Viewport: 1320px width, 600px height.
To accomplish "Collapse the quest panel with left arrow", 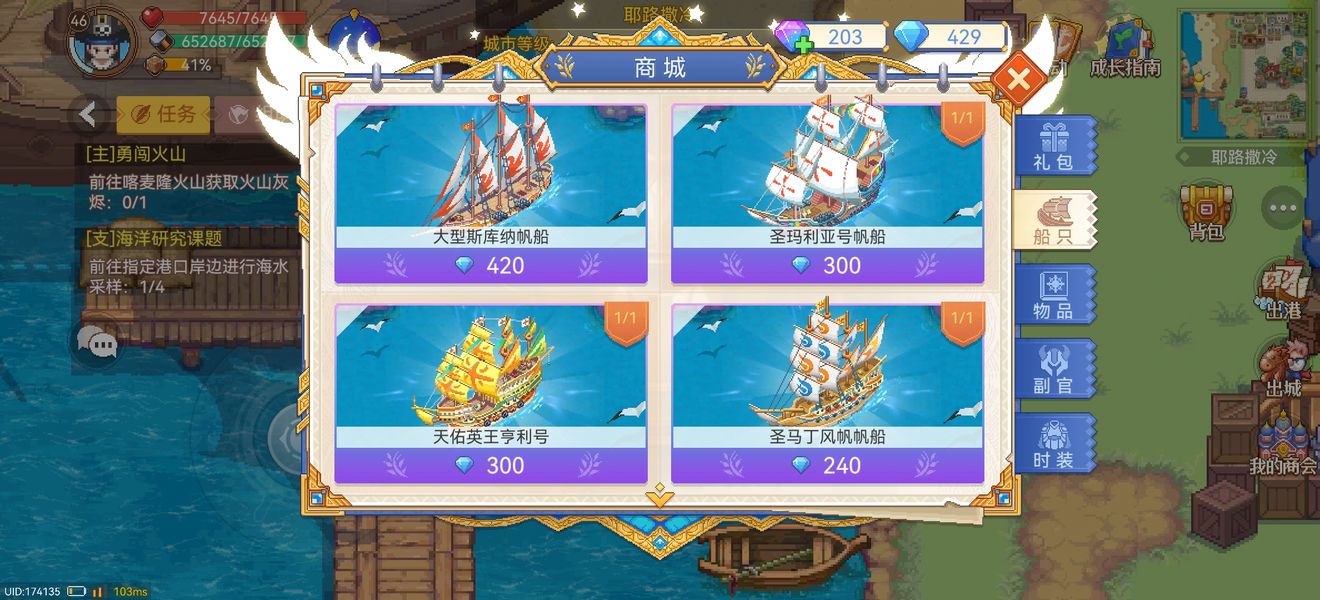I will (x=88, y=115).
